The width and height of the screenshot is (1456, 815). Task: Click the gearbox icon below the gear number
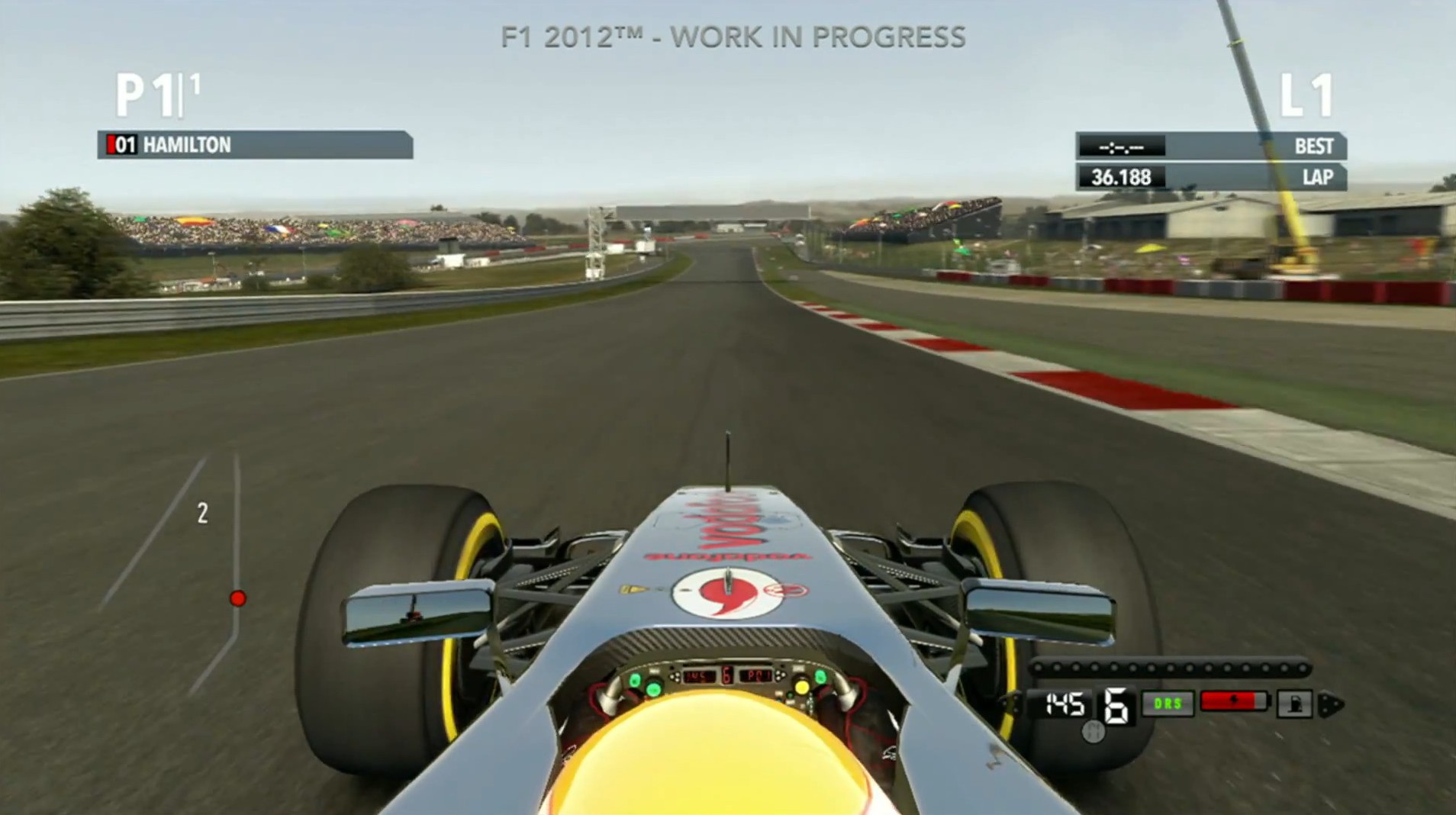pos(1094,733)
